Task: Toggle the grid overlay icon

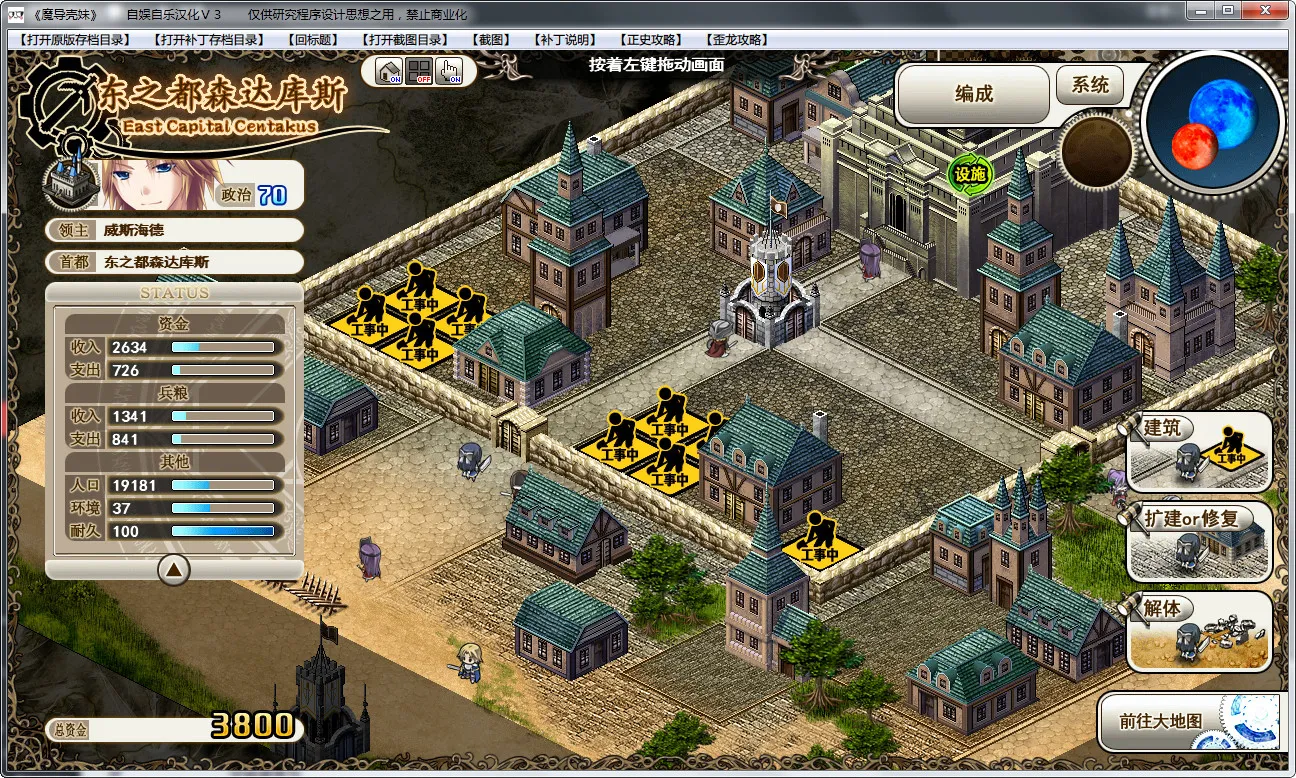Action: tap(419, 72)
